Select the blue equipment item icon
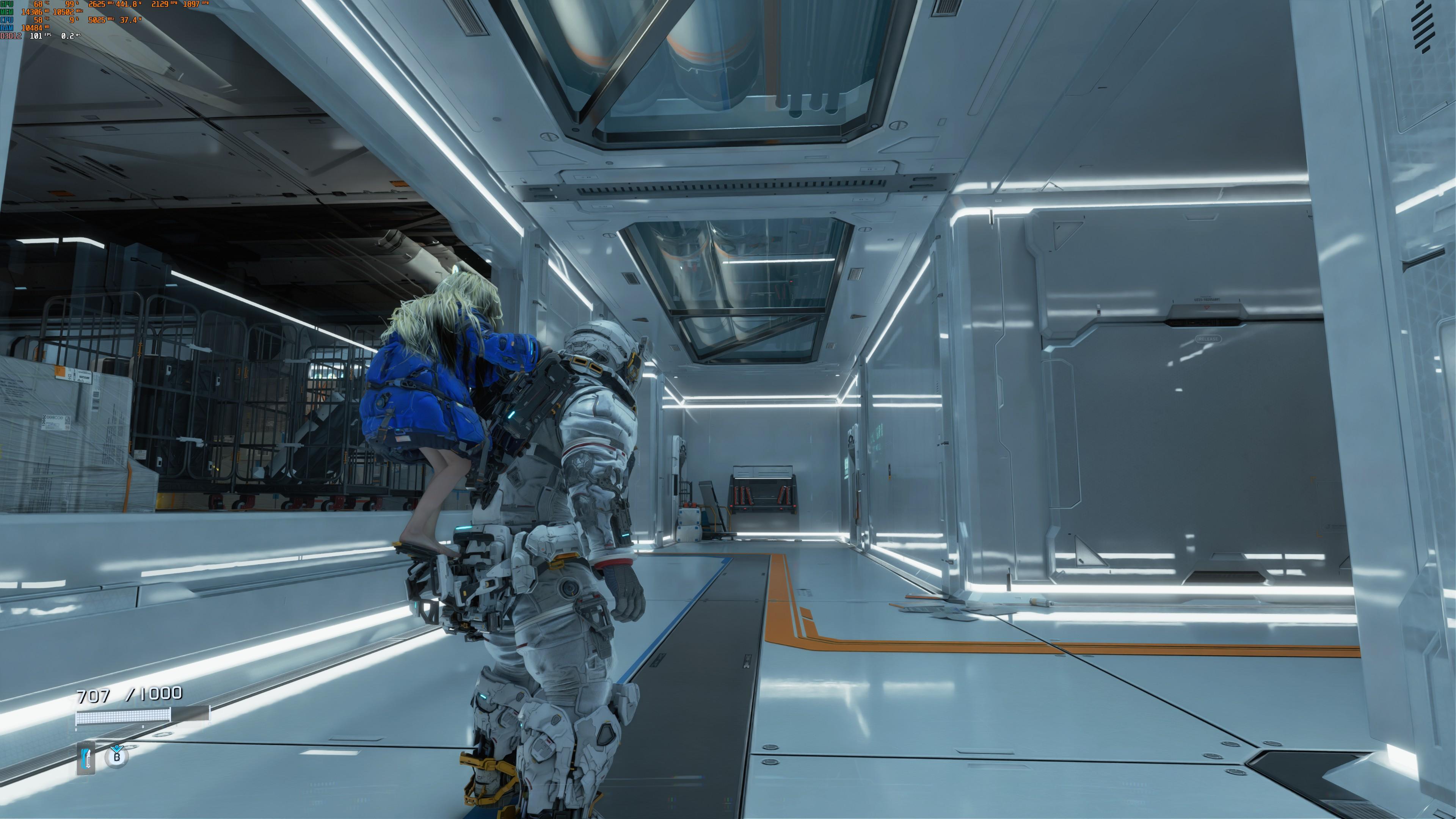Image resolution: width=1456 pixels, height=819 pixels. tap(86, 758)
